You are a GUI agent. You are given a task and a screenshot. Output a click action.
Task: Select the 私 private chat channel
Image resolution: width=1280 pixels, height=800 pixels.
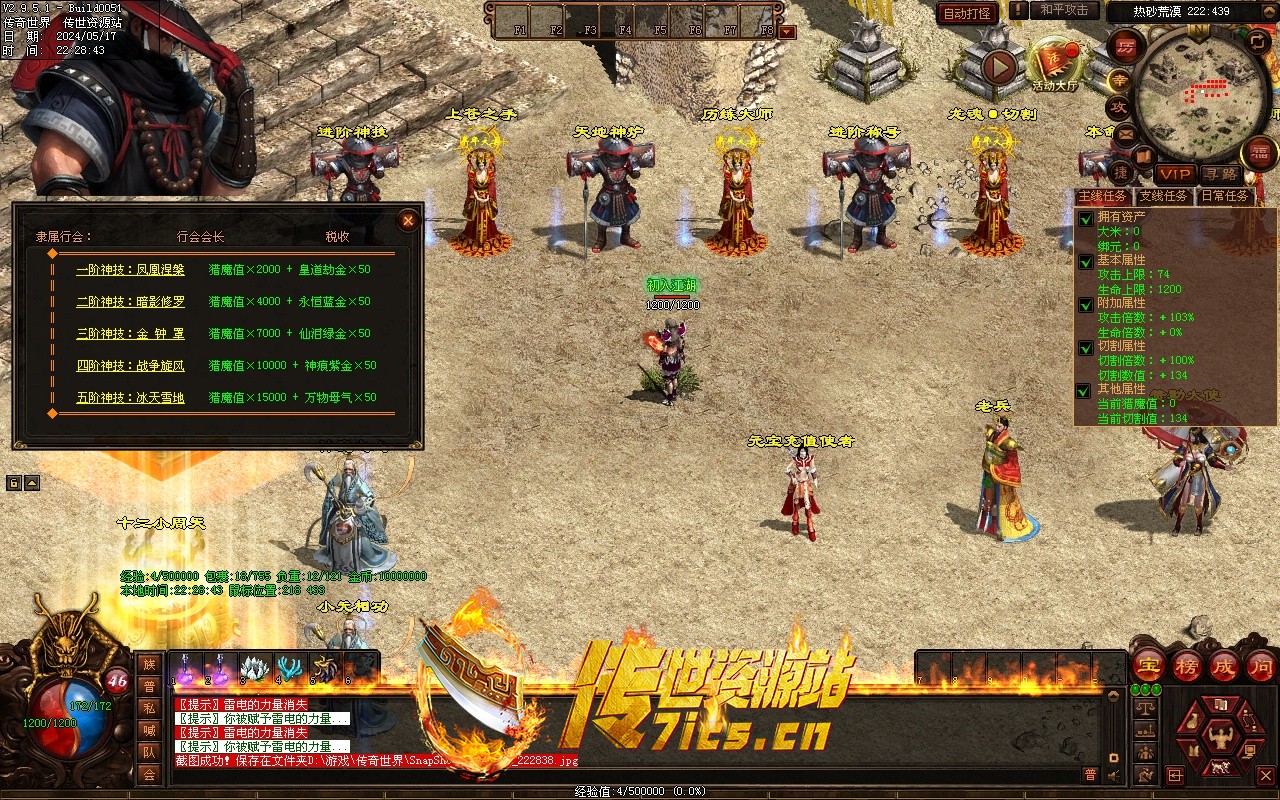149,708
